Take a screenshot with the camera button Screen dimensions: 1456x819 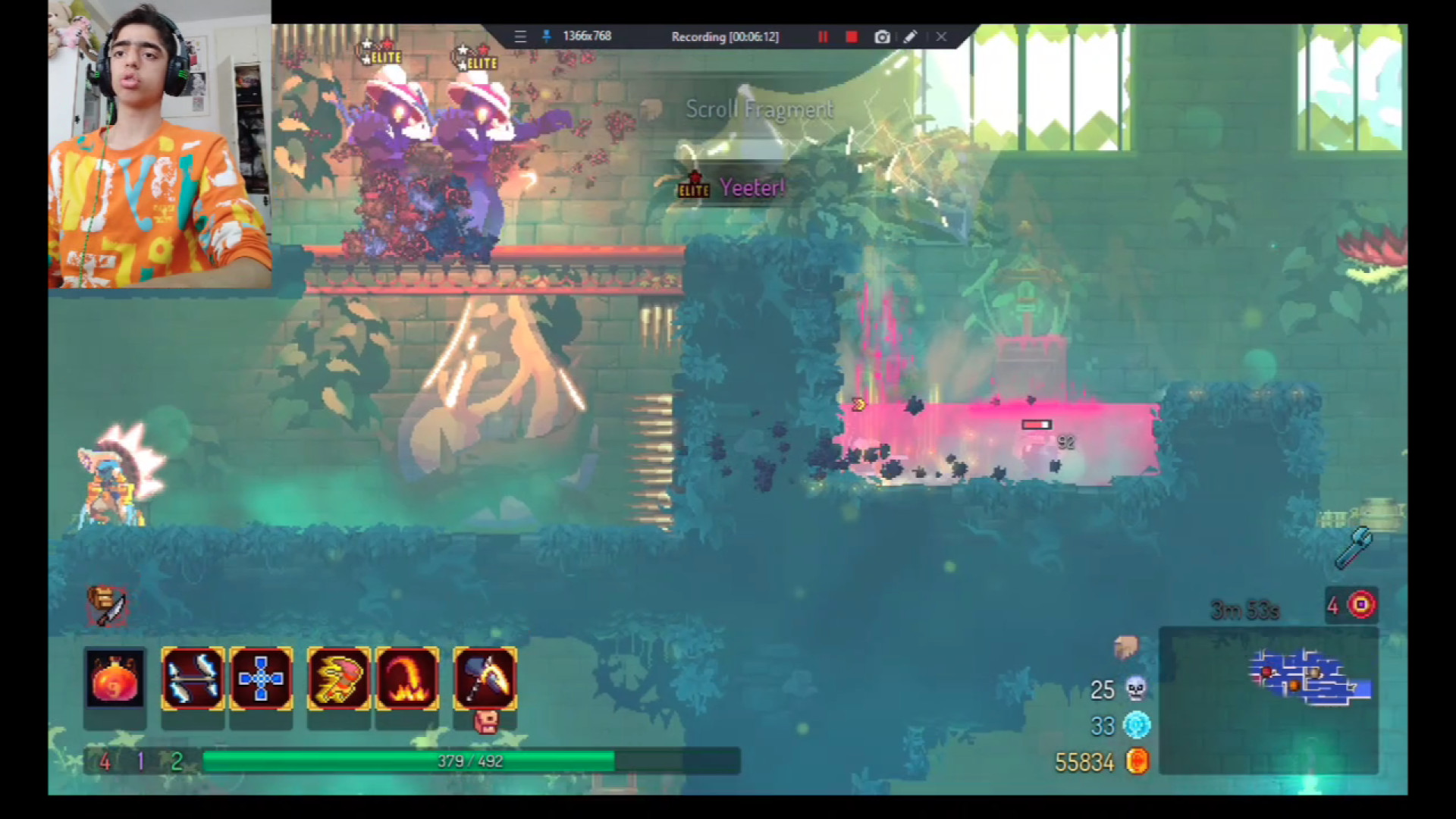882,36
